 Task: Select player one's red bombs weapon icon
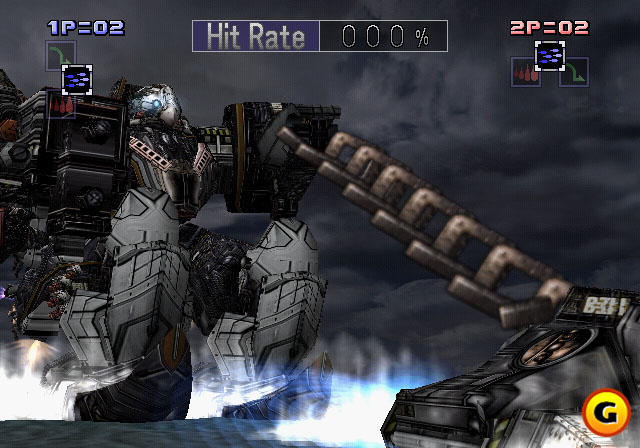pyautogui.click(x=60, y=104)
